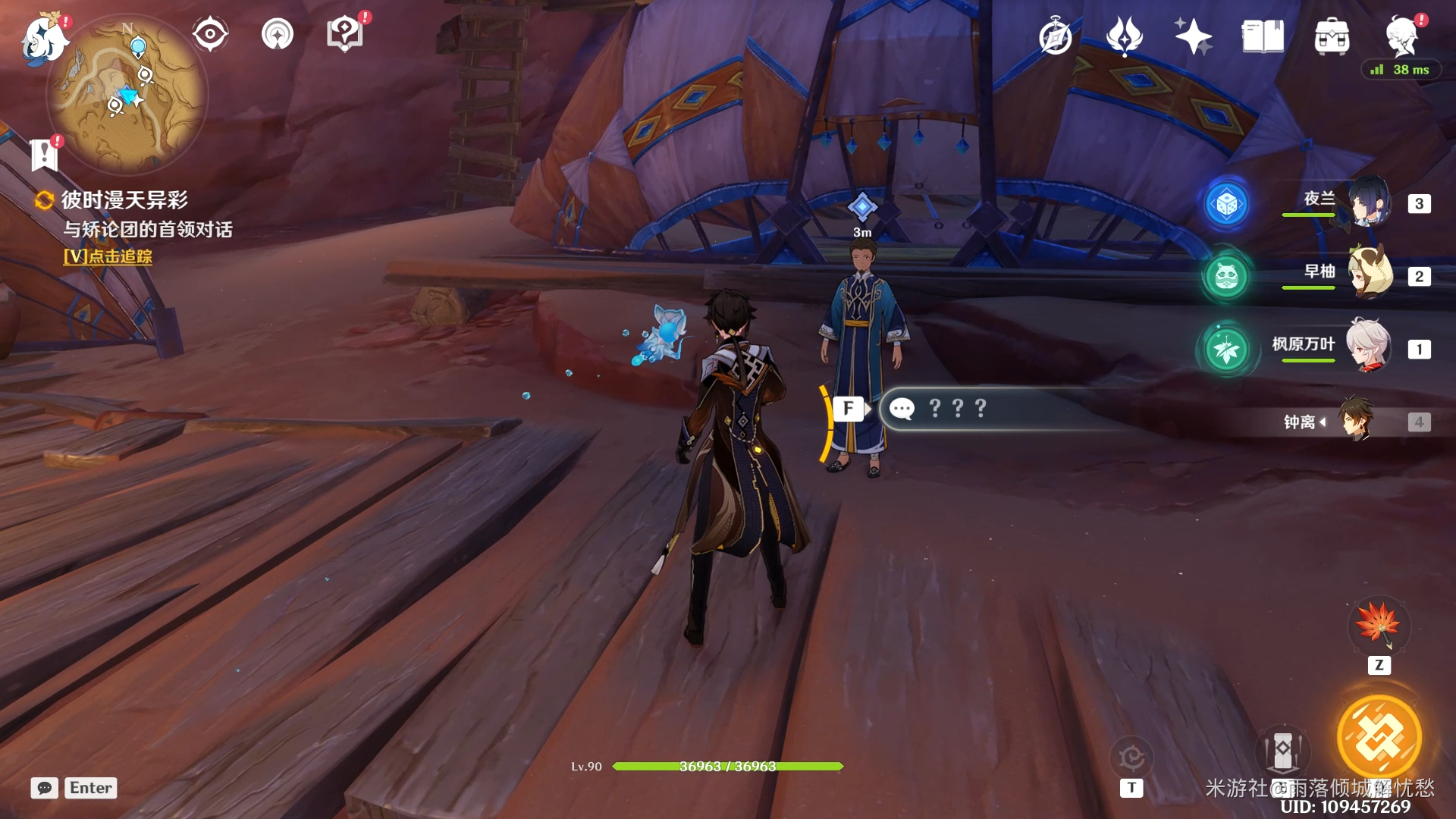Track the quest 彼时漫天异彩
Viewport: 1456px width, 819px height.
click(x=124, y=200)
